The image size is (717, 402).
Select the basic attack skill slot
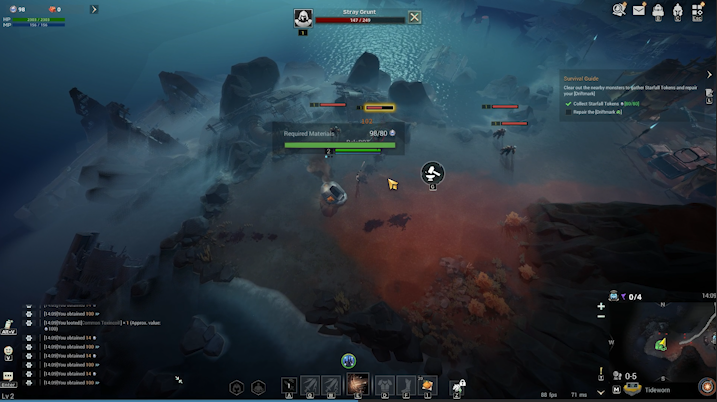click(289, 385)
